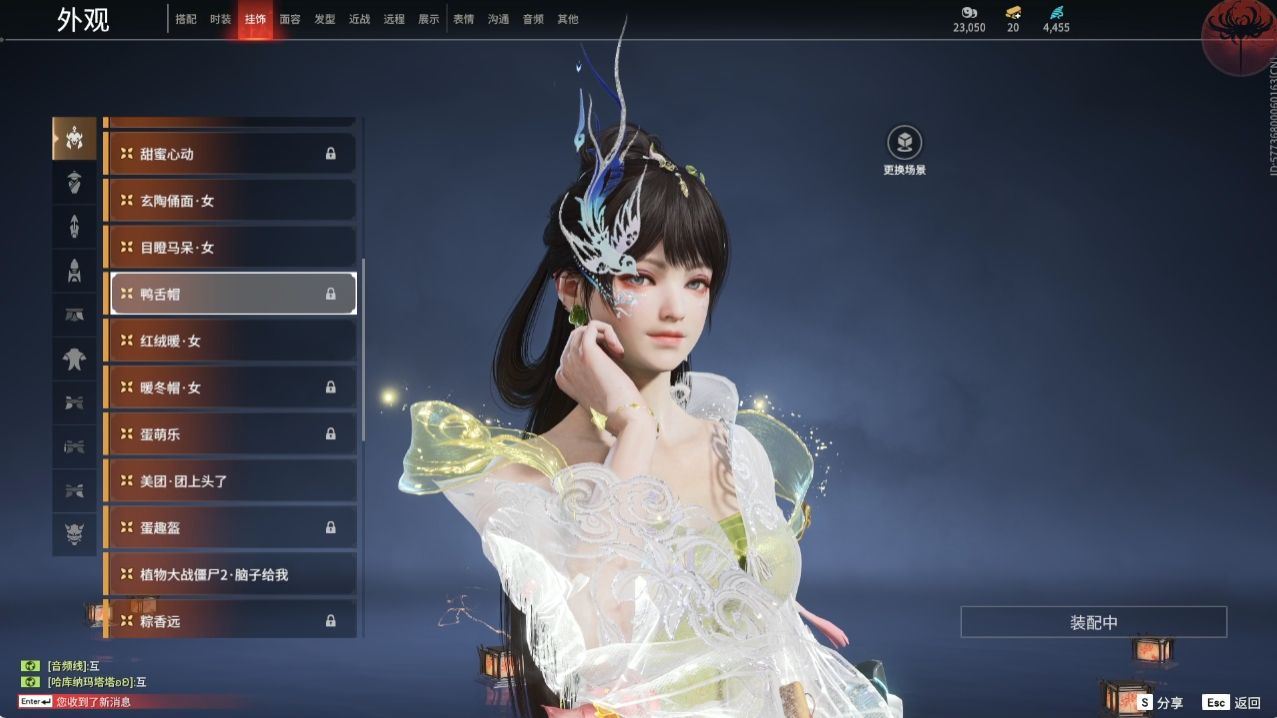Click the 装配中 equip button
Image resolution: width=1277 pixels, height=718 pixels.
coord(1093,622)
